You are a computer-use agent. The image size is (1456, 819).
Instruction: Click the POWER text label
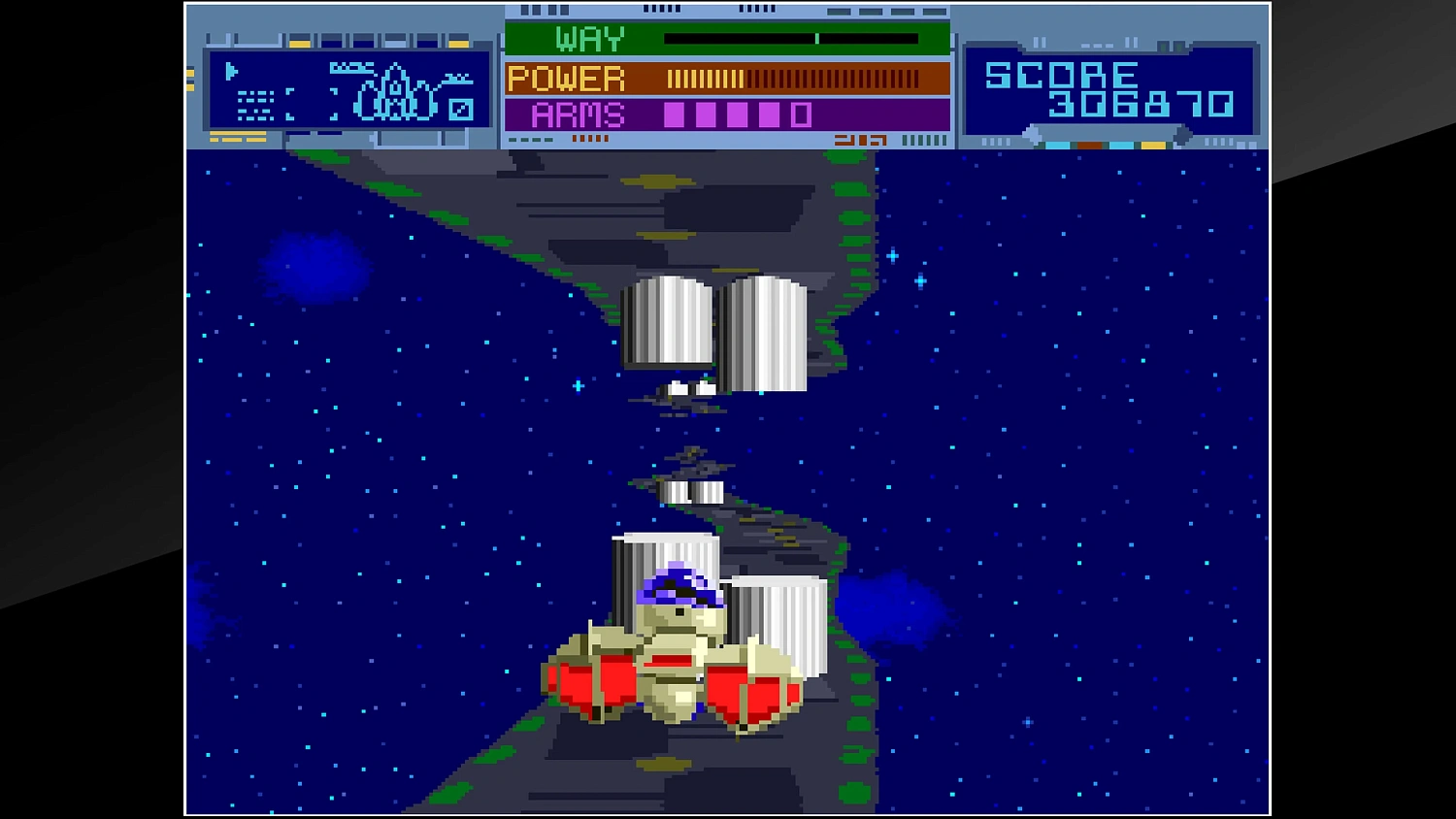(568, 78)
